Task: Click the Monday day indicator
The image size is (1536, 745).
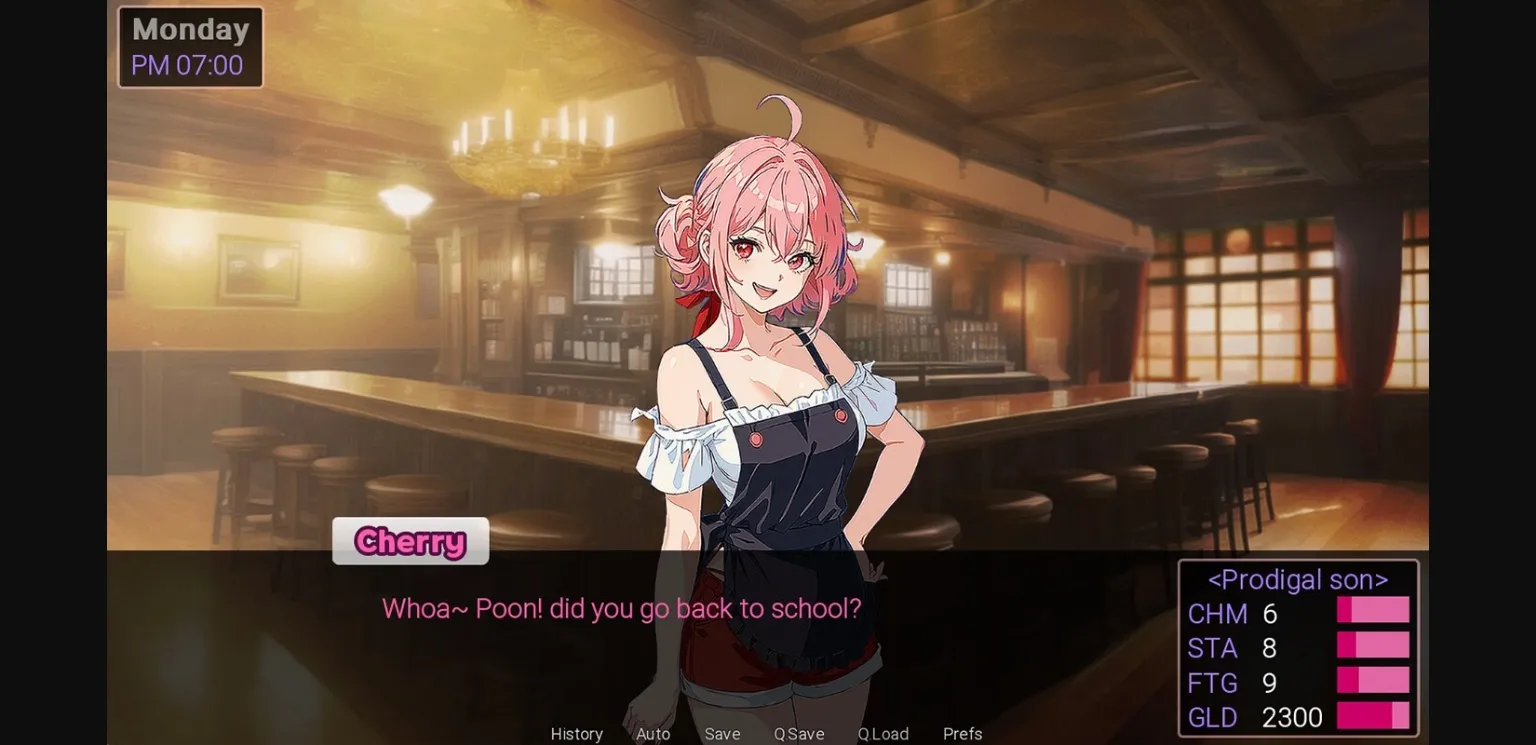Action: point(189,29)
